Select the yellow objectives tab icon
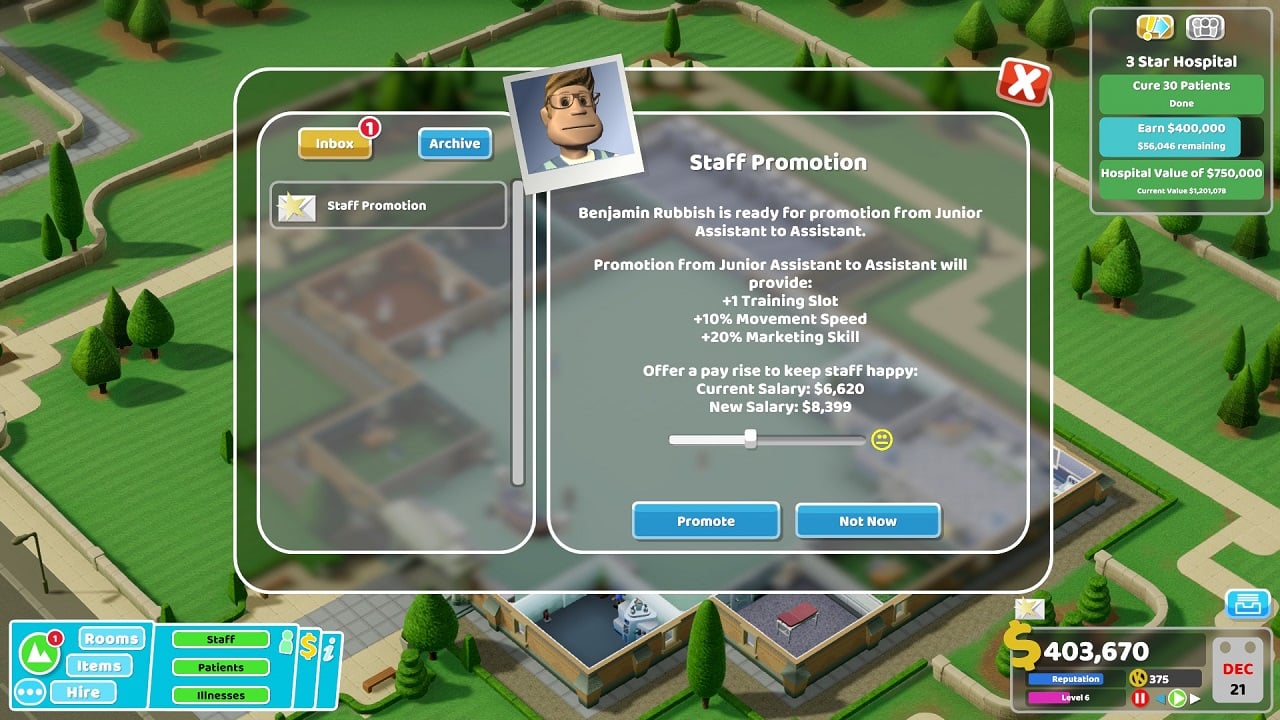Image resolution: width=1280 pixels, height=720 pixels. (x=1155, y=28)
